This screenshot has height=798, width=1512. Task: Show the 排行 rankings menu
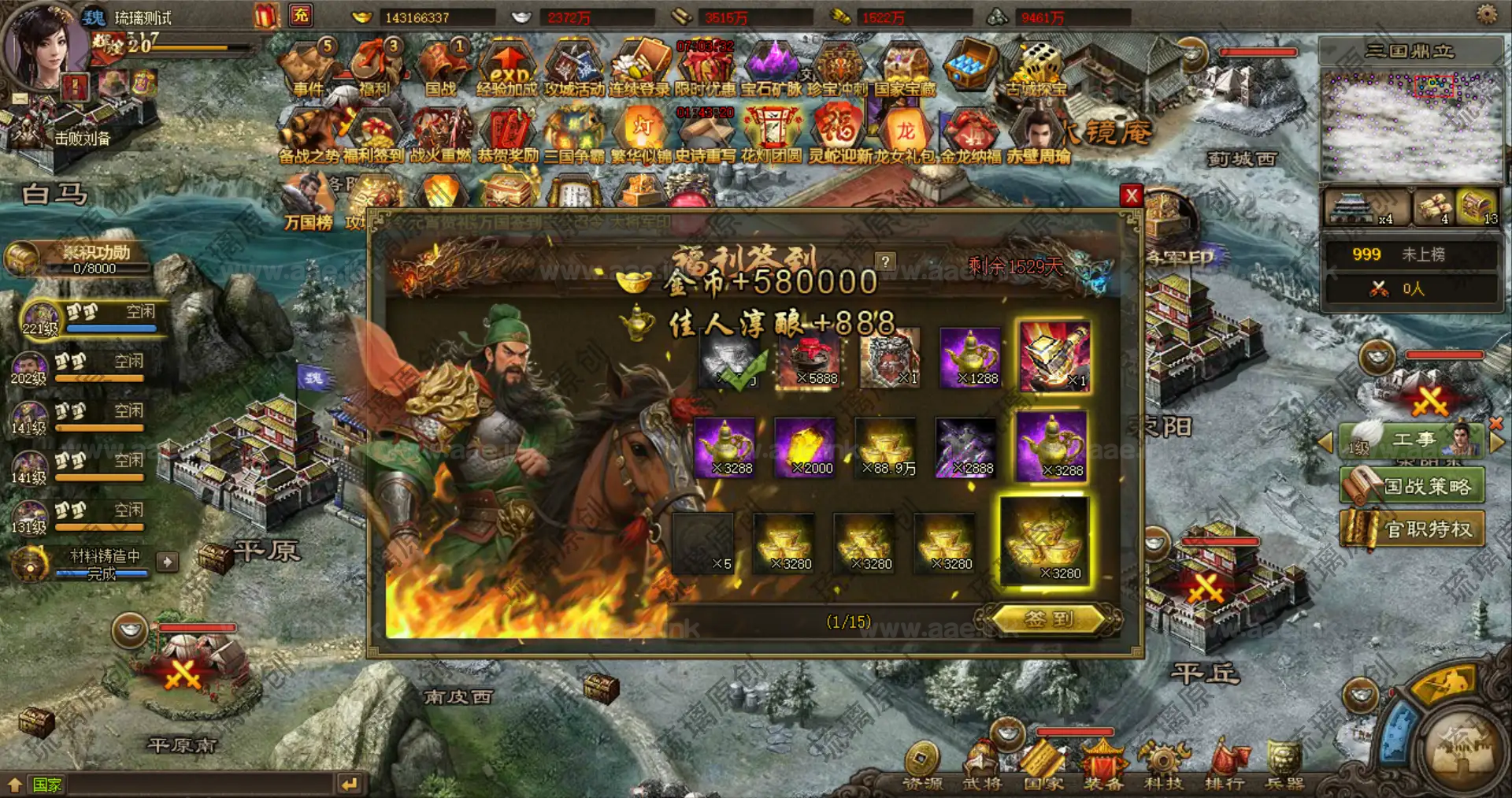pyautogui.click(x=1224, y=767)
